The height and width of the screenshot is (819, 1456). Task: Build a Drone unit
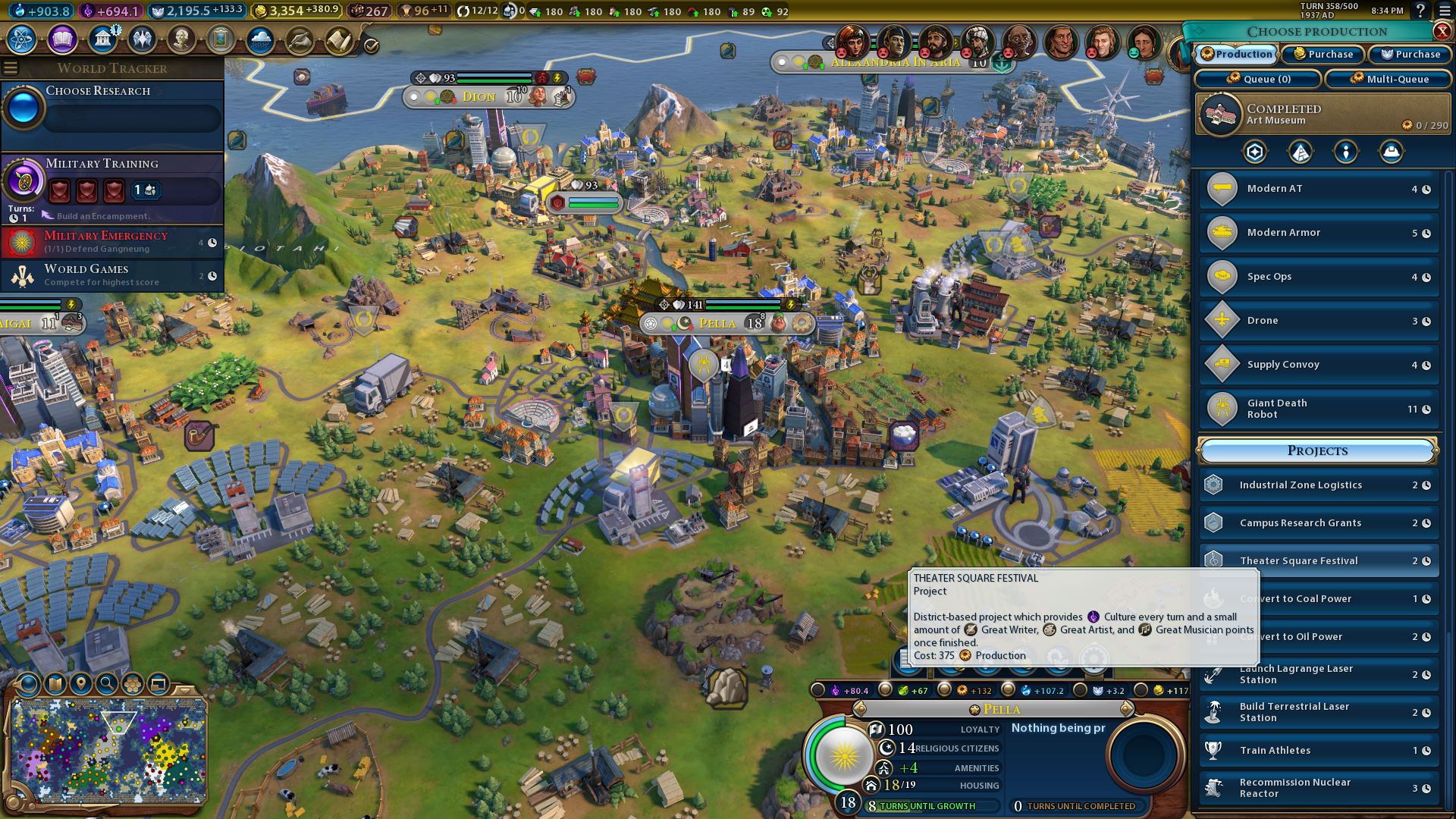pos(1318,321)
